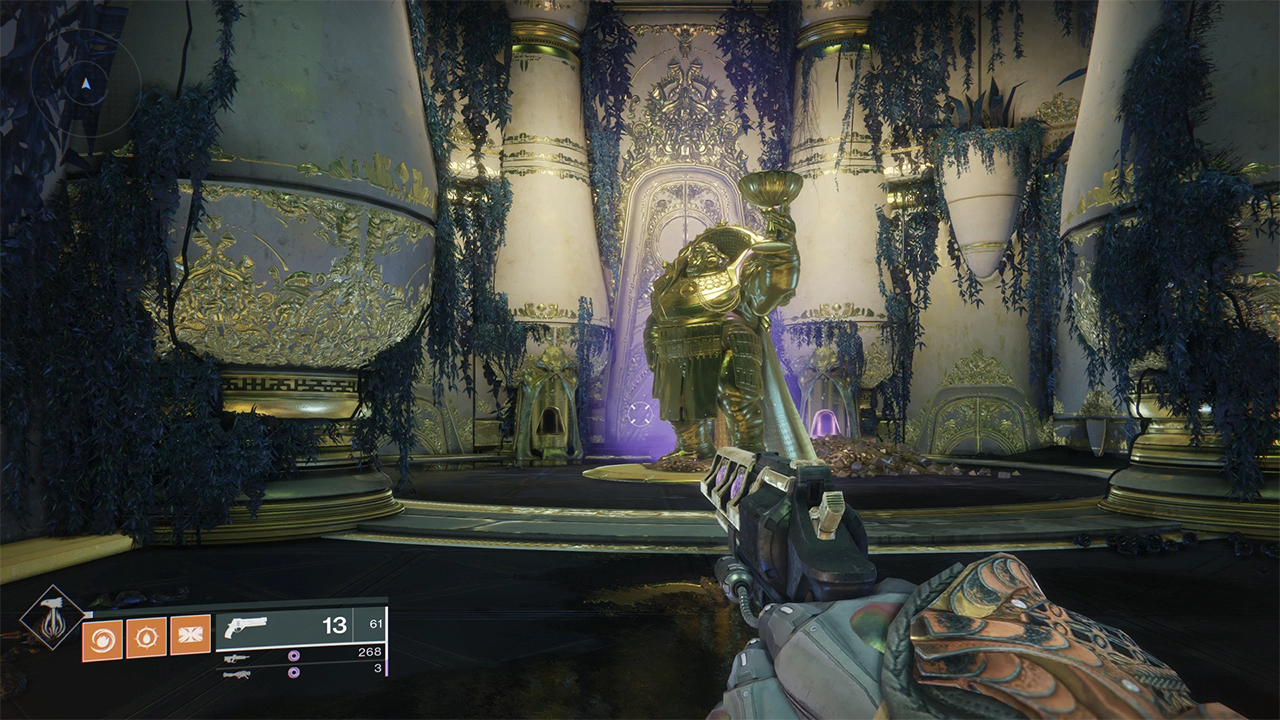The height and width of the screenshot is (720, 1280).
Task: Choose the heavy weapon at the bottom
Action: coord(237,674)
